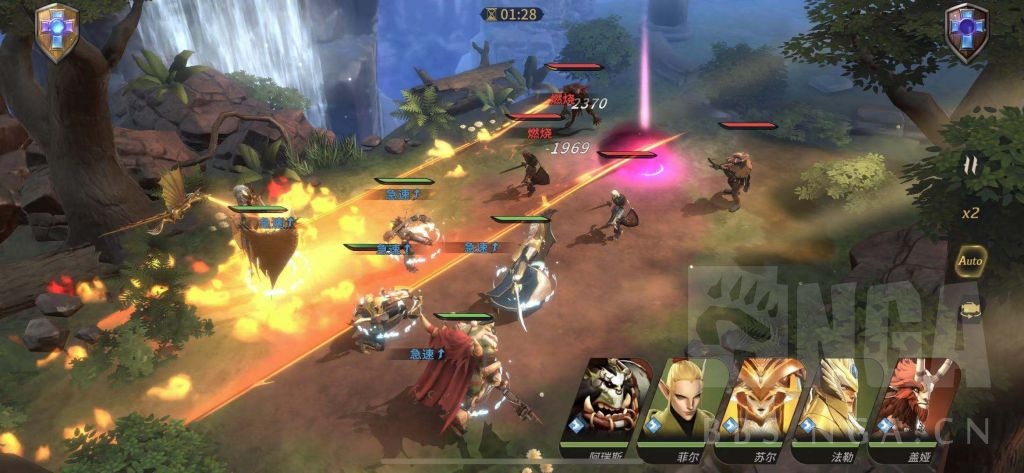
Task: Toggle the x2 battle speed
Action: [970, 213]
